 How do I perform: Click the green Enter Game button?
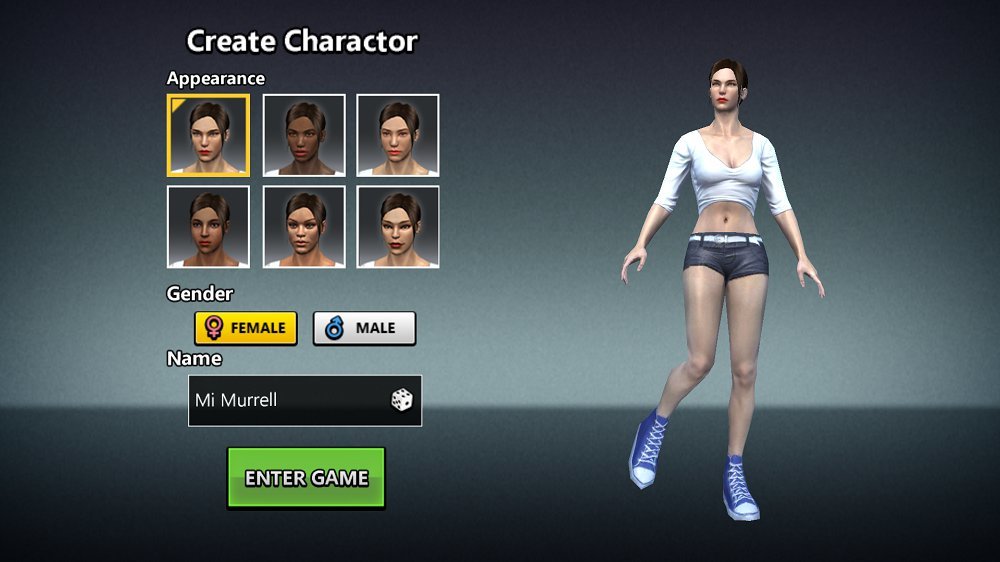pos(306,478)
